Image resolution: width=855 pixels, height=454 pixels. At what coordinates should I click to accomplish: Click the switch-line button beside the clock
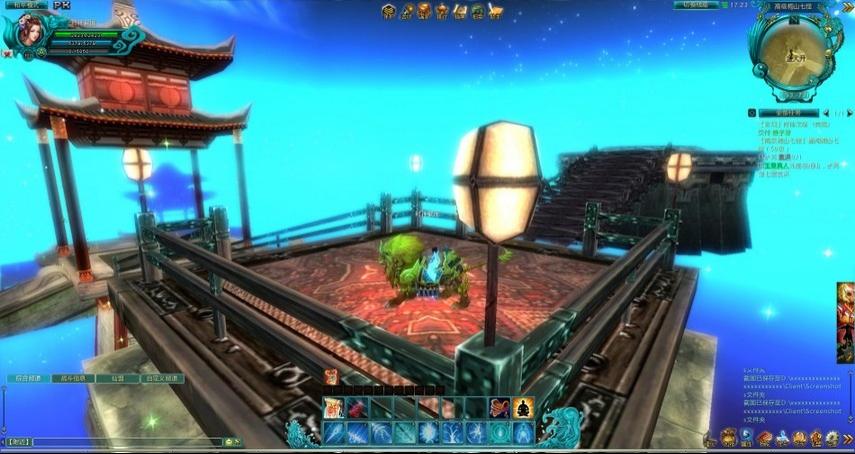pos(696,5)
